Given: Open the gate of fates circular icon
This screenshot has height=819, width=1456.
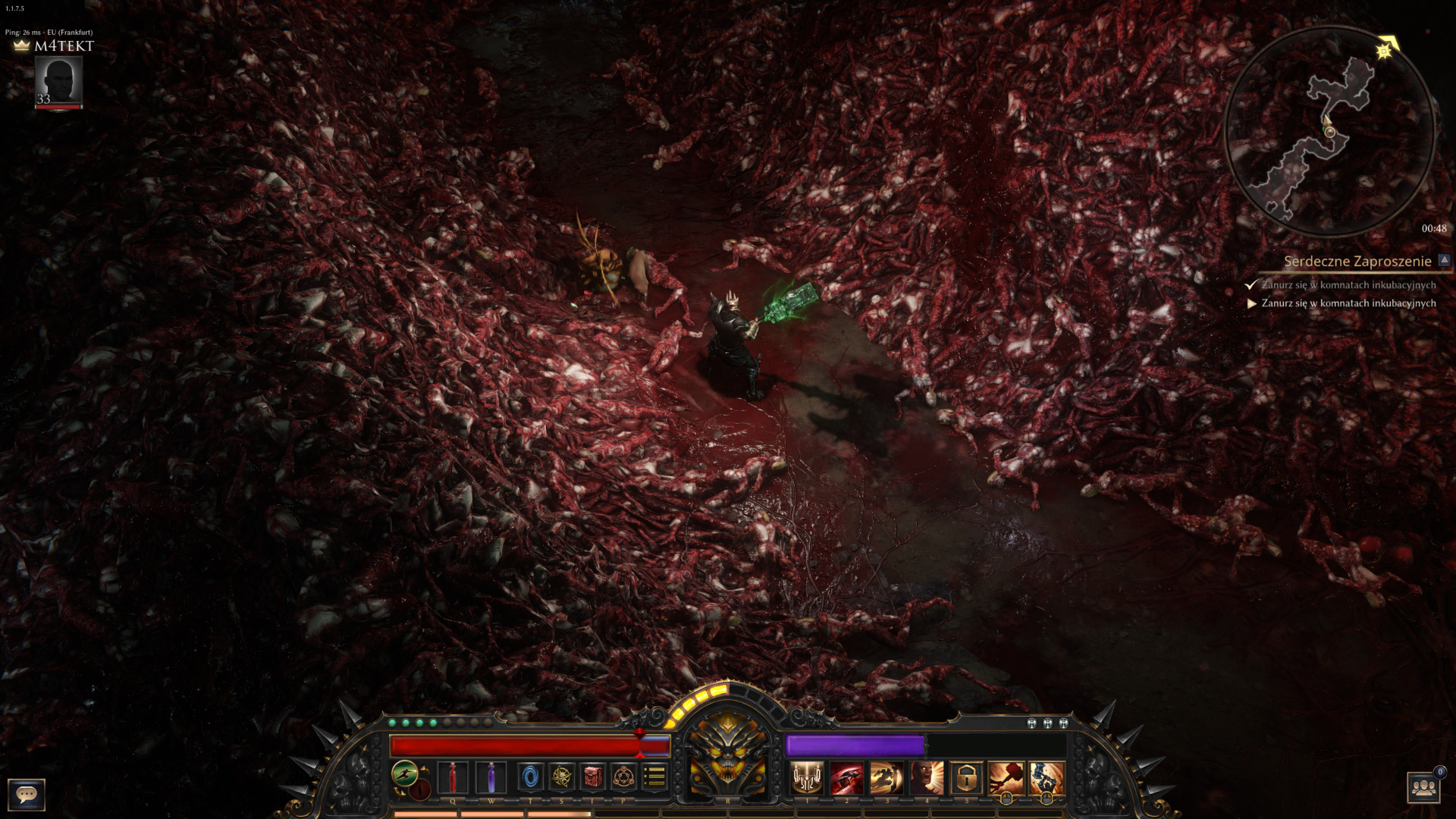Looking at the screenshot, I should (x=623, y=777).
